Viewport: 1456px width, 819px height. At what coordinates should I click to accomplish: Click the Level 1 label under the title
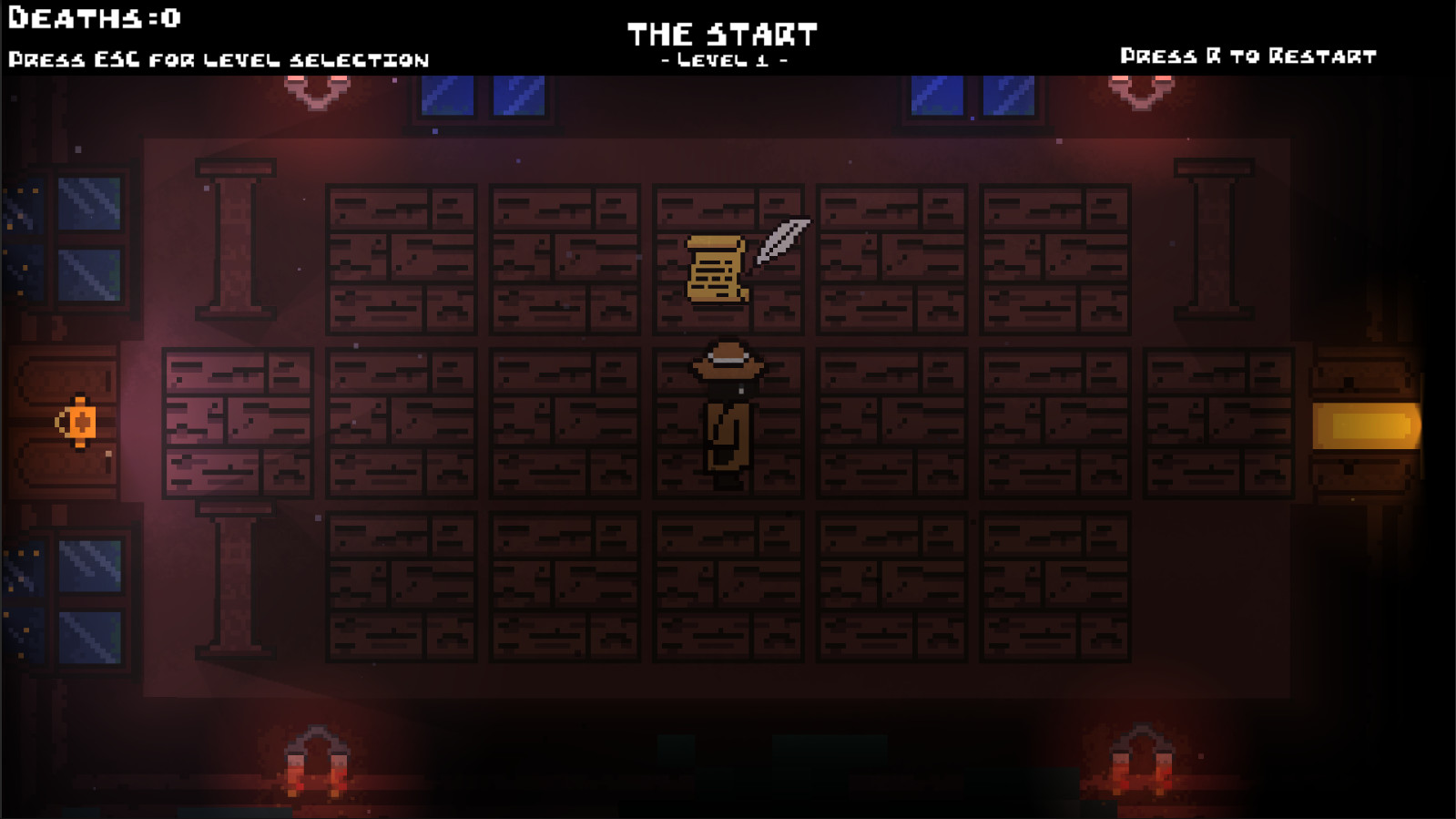724,62
